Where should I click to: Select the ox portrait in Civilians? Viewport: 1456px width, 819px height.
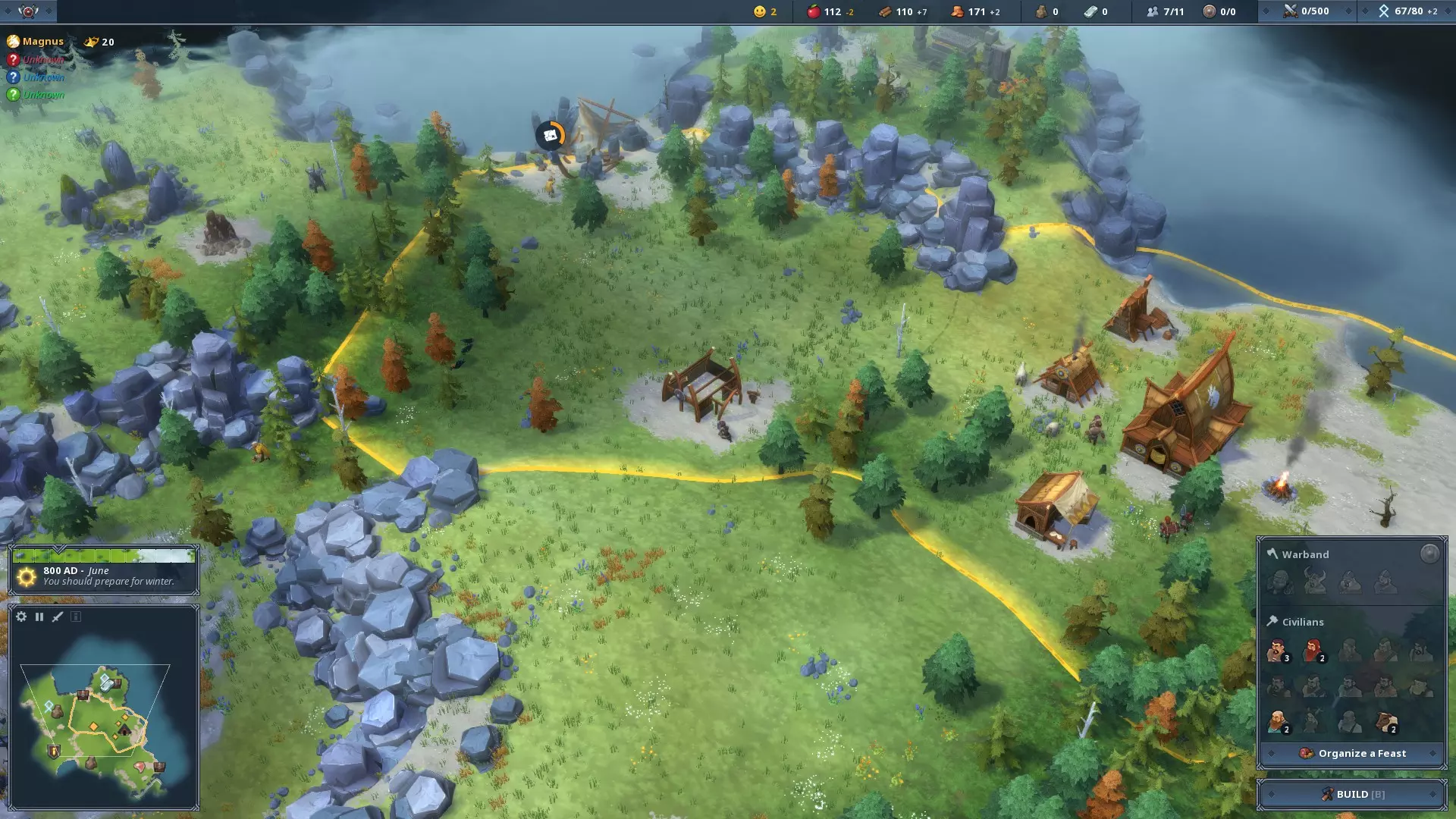[1387, 720]
